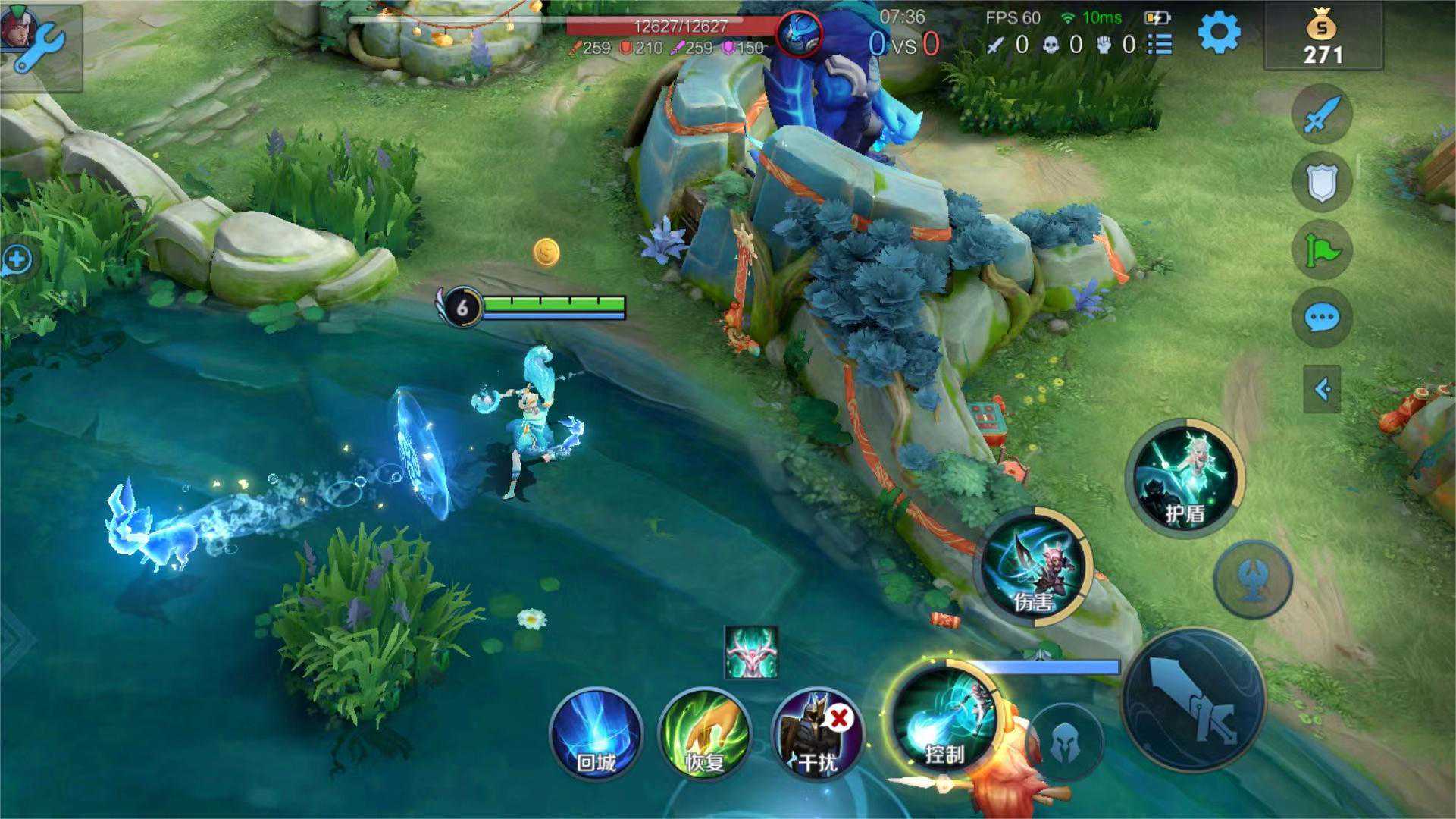Use the 回城 recall spell
1456x819 pixels.
596,733
